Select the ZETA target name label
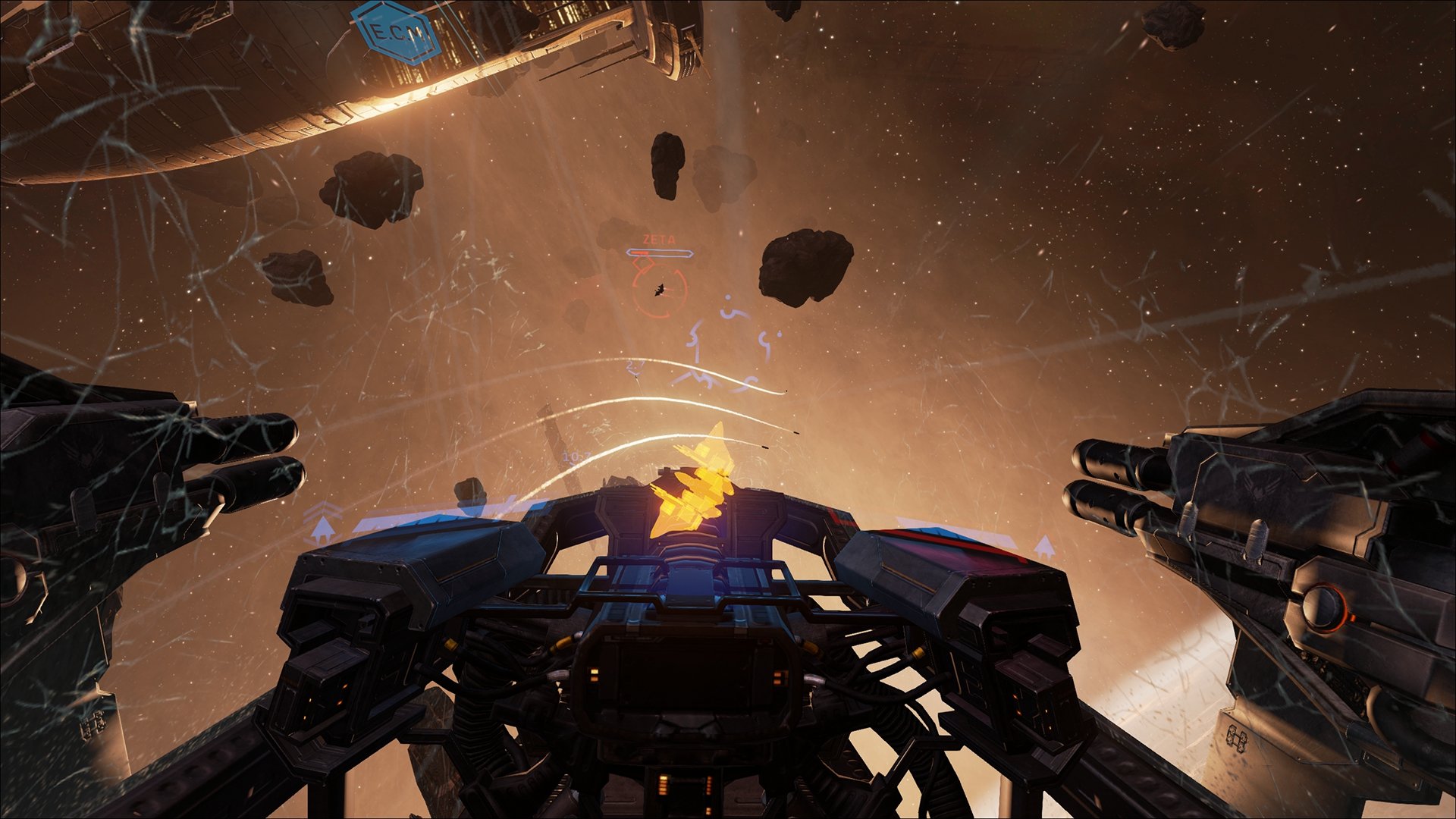 pos(658,239)
